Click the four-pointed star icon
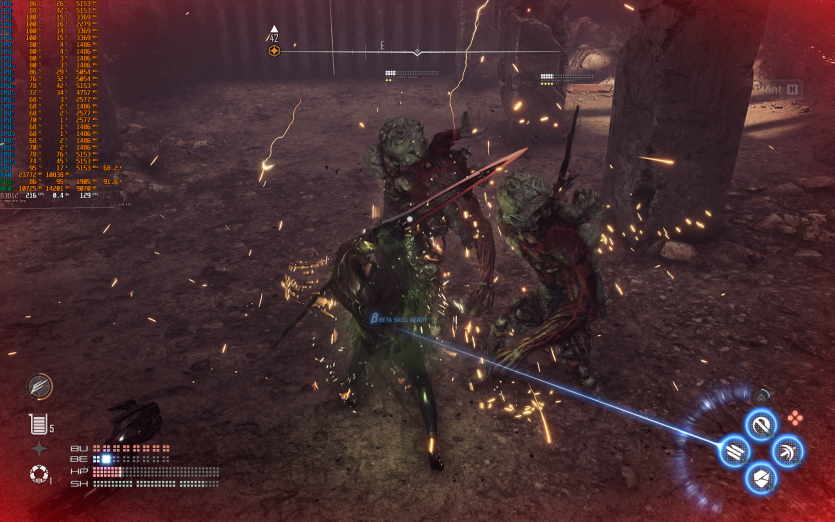Screen dimensions: 835x522 pos(39,449)
